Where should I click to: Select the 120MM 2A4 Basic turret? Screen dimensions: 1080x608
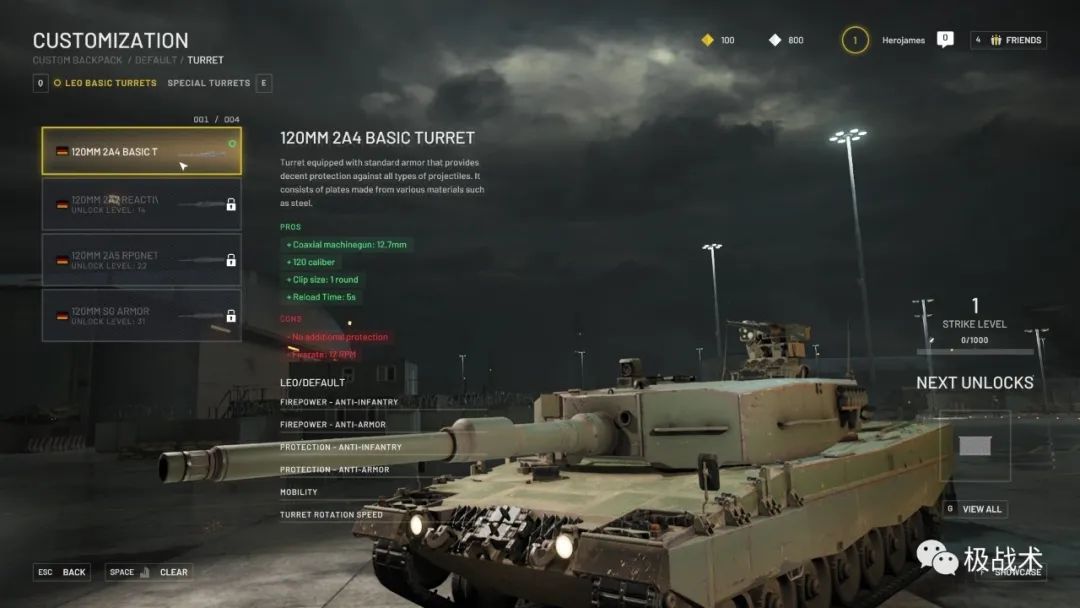pyautogui.click(x=141, y=152)
